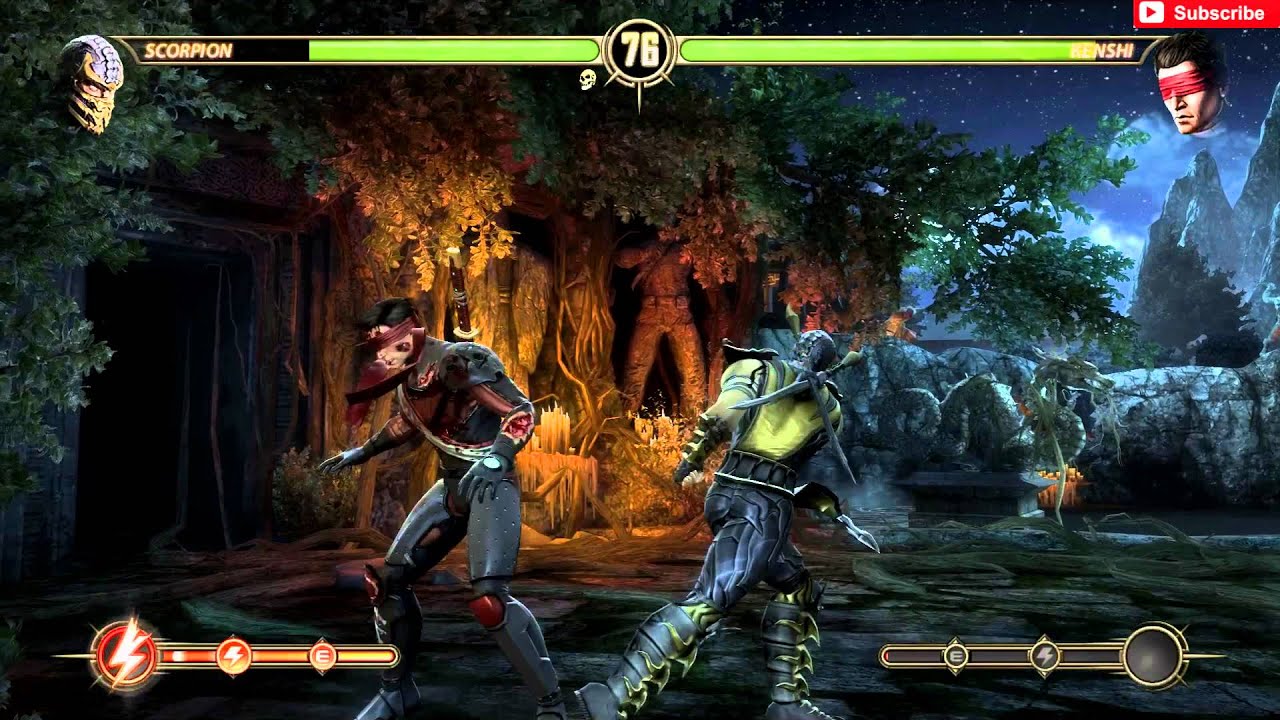Click the gold frame tip of Kenshi's meter
1280x720 pixels.
[885, 658]
